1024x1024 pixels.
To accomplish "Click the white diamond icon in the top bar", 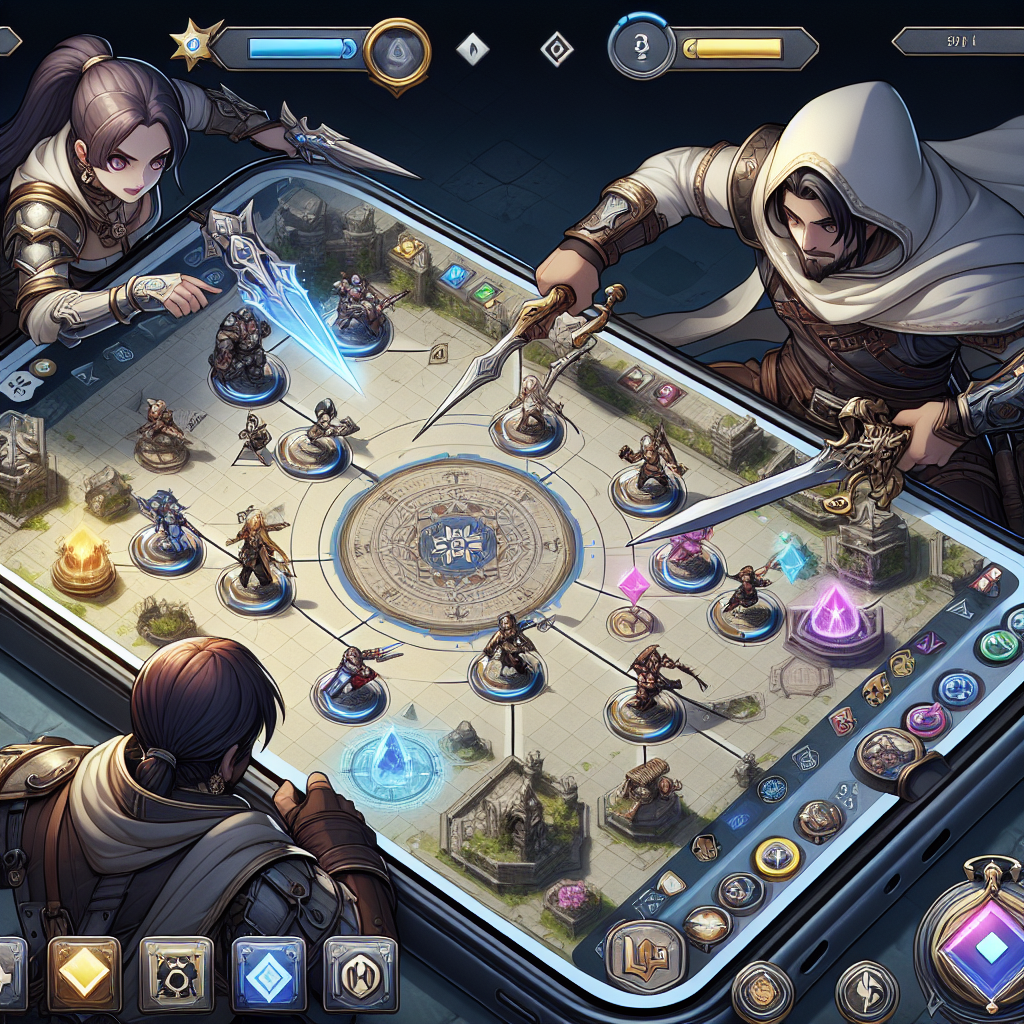I will coord(470,48).
